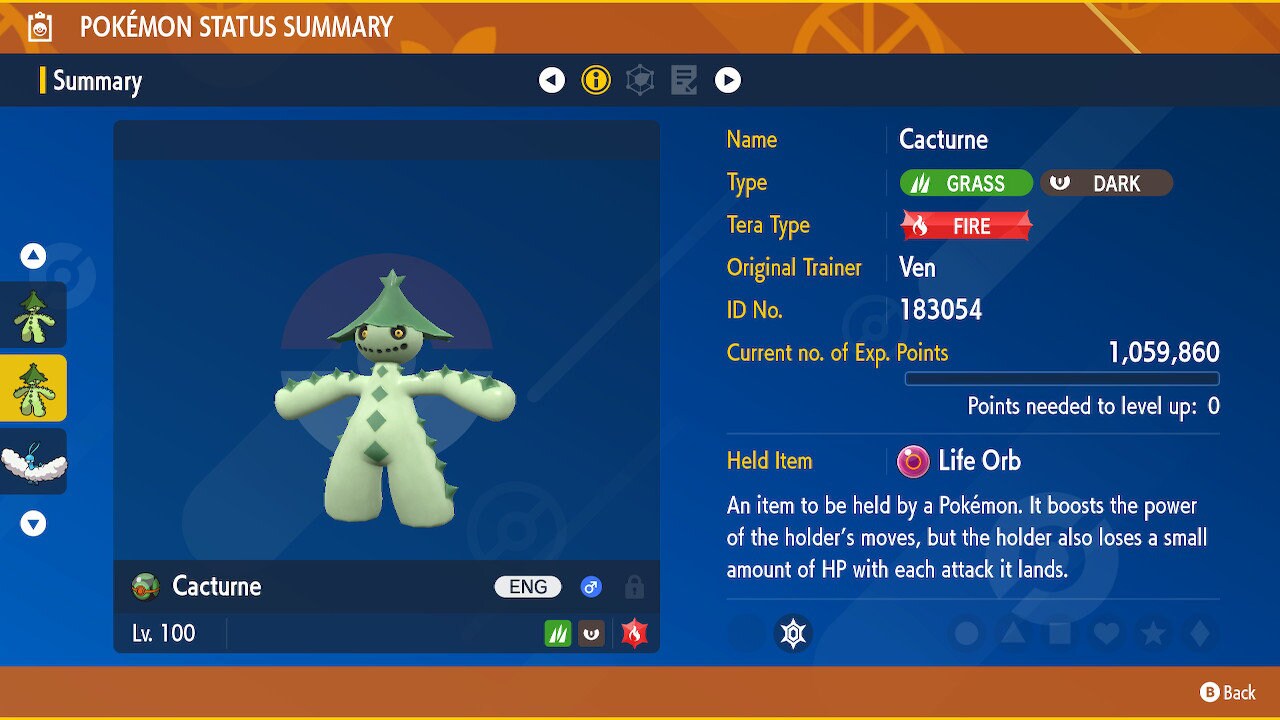Click the Dark type badge

(1106, 183)
